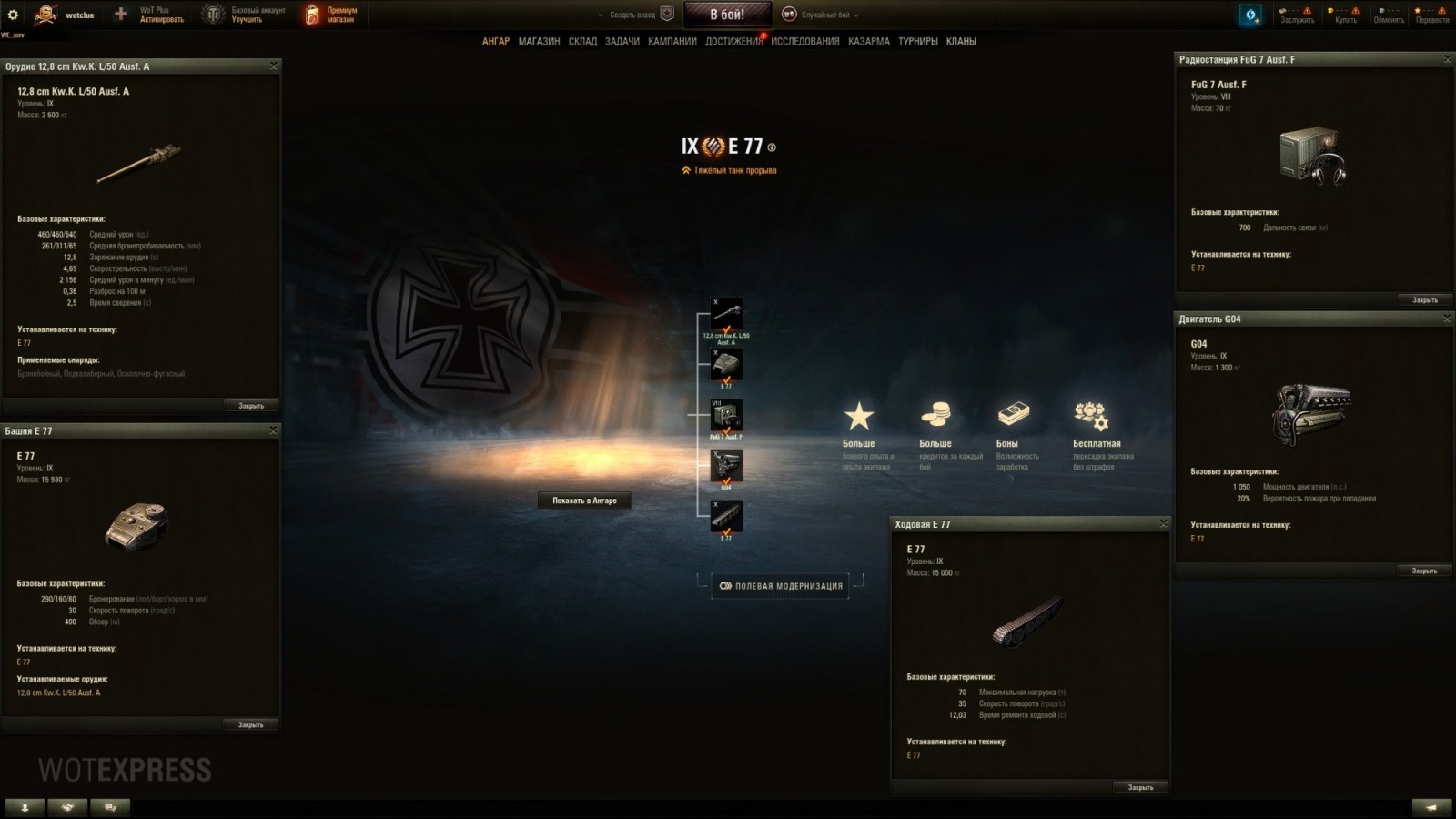Open the Премиум магазин store icon
The height and width of the screenshot is (819, 1456).
pyautogui.click(x=314, y=13)
